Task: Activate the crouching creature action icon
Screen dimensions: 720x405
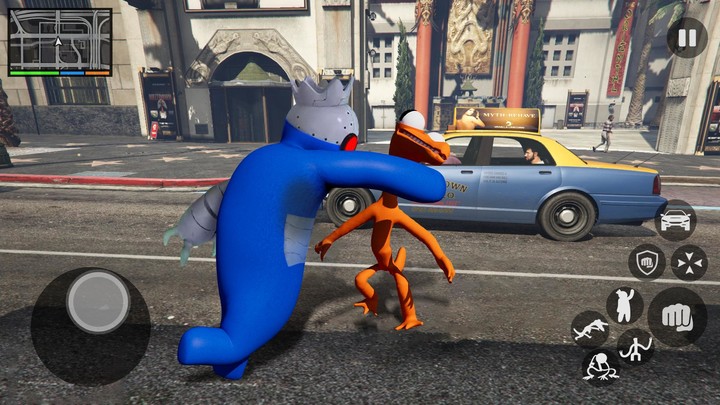Action: (x=599, y=365)
